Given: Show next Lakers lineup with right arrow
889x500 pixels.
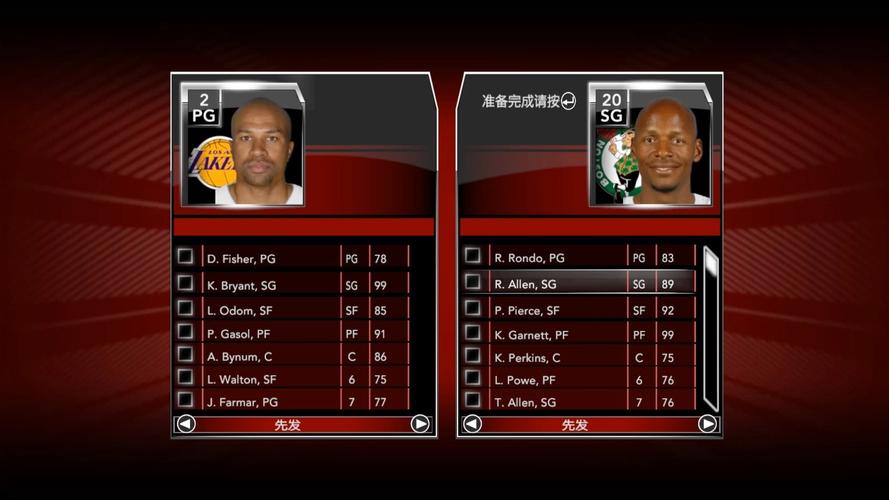Looking at the screenshot, I should 420,424.
